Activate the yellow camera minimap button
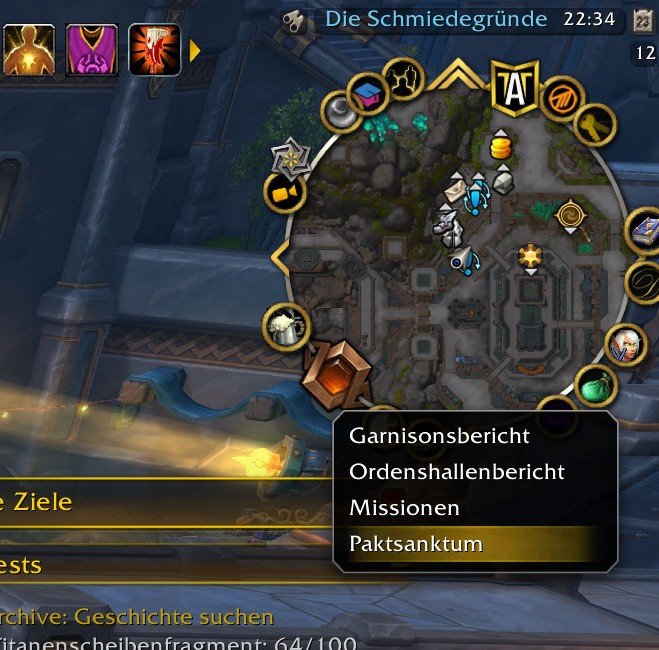The width and height of the screenshot is (659, 650). coord(284,193)
